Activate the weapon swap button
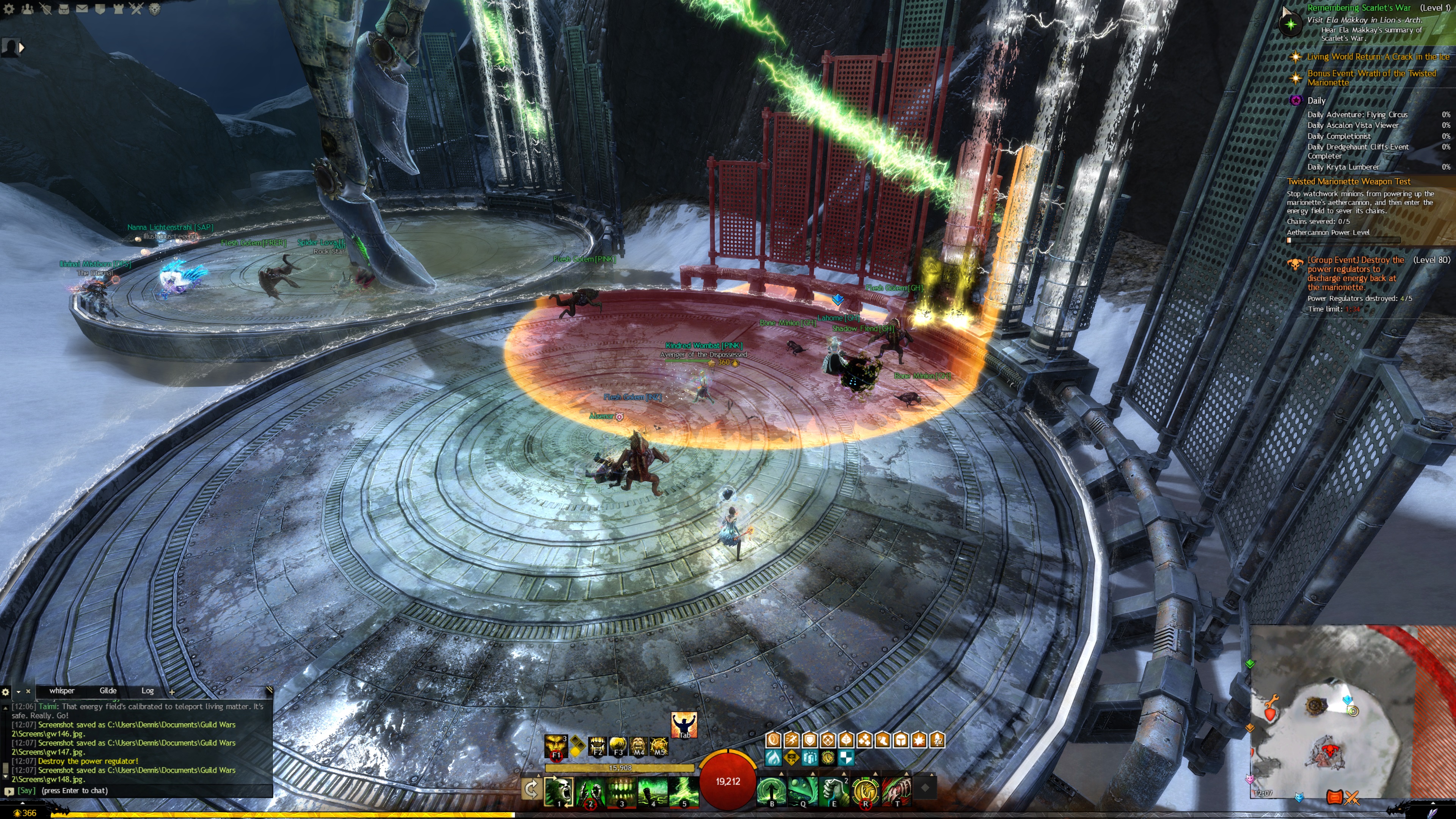Image resolution: width=1456 pixels, height=819 pixels. coord(531,789)
